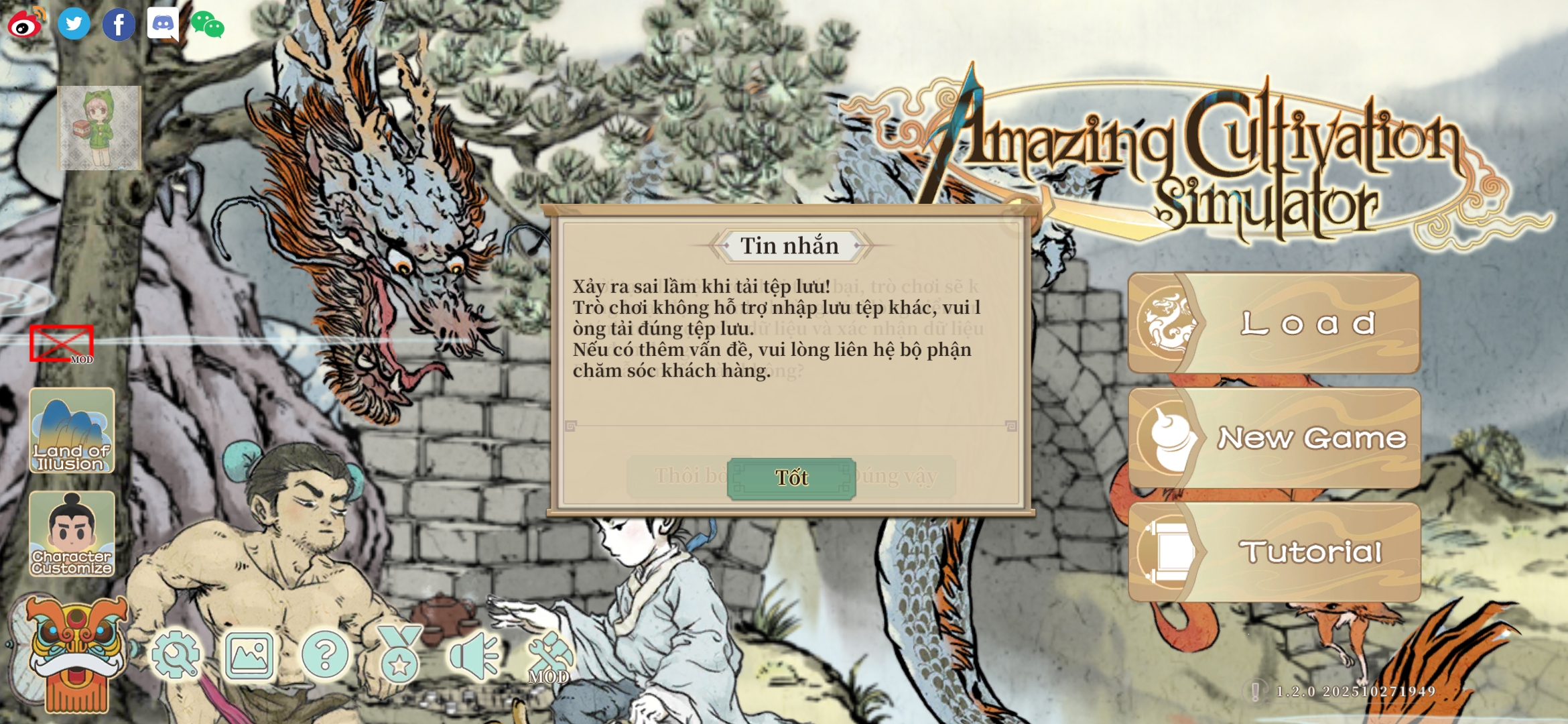Screen dimensions: 1568x724
Task: Click the lion dance mask icon
Action: pyautogui.click(x=75, y=654)
